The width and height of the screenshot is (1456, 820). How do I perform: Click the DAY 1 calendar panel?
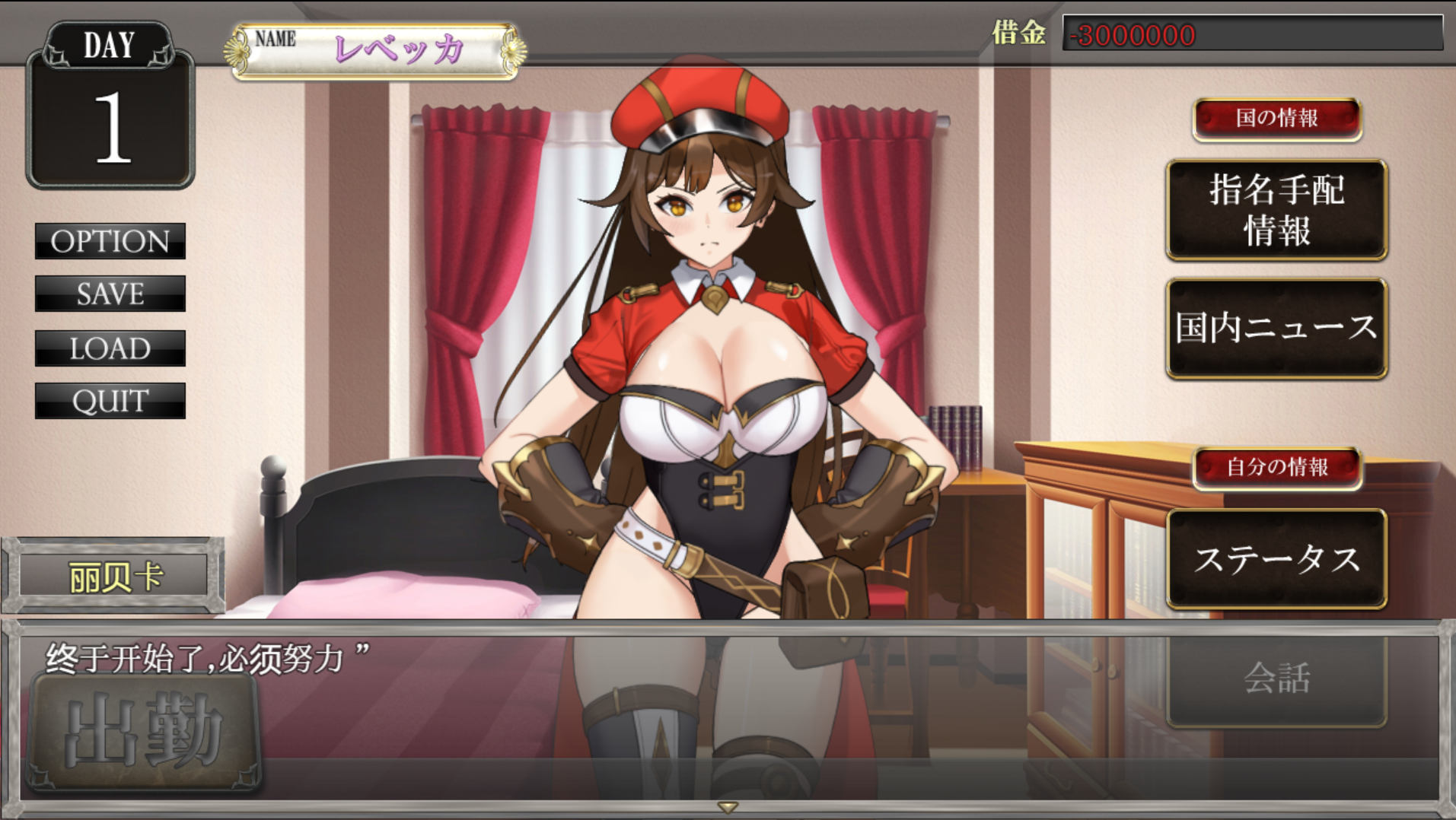point(110,106)
